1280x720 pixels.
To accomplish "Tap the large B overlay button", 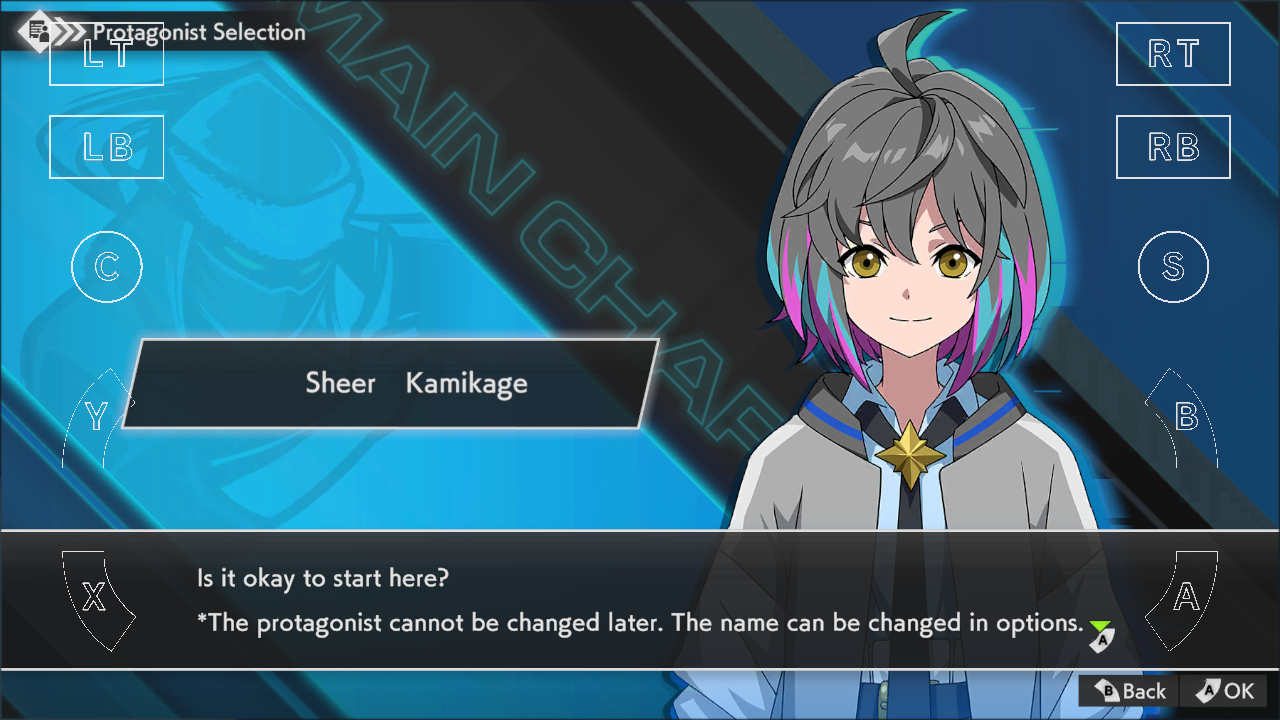I will pos(1185,418).
